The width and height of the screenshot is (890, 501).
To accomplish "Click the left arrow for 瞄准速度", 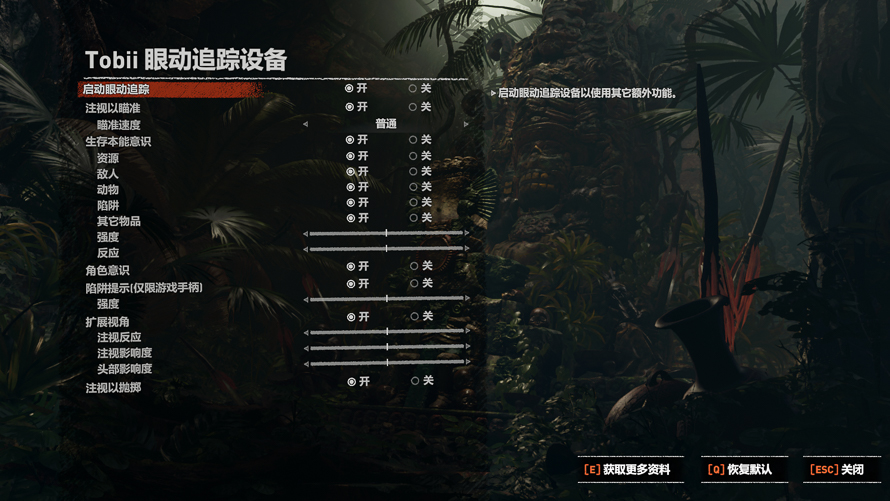I will (x=305, y=124).
